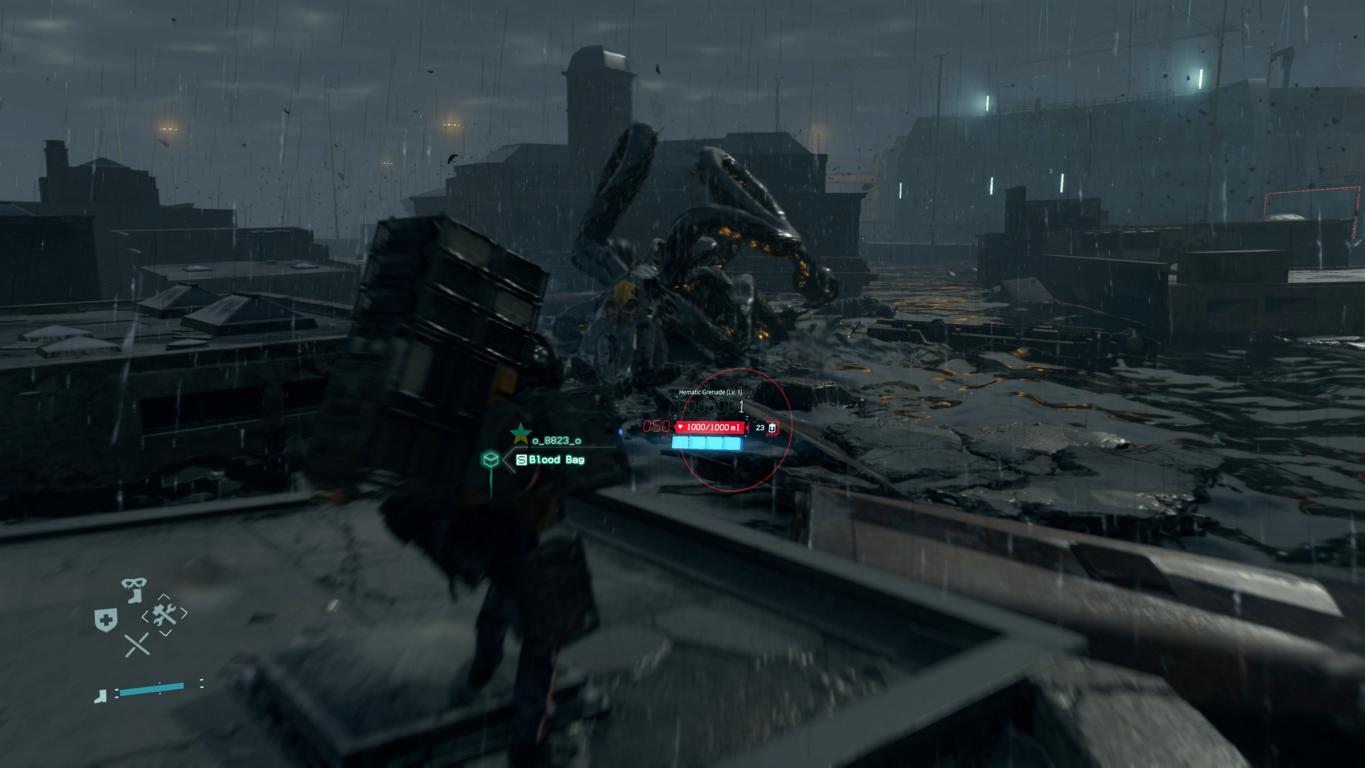1365x768 pixels.
Task: Open the mask and boot equipment slot
Action: tap(133, 588)
